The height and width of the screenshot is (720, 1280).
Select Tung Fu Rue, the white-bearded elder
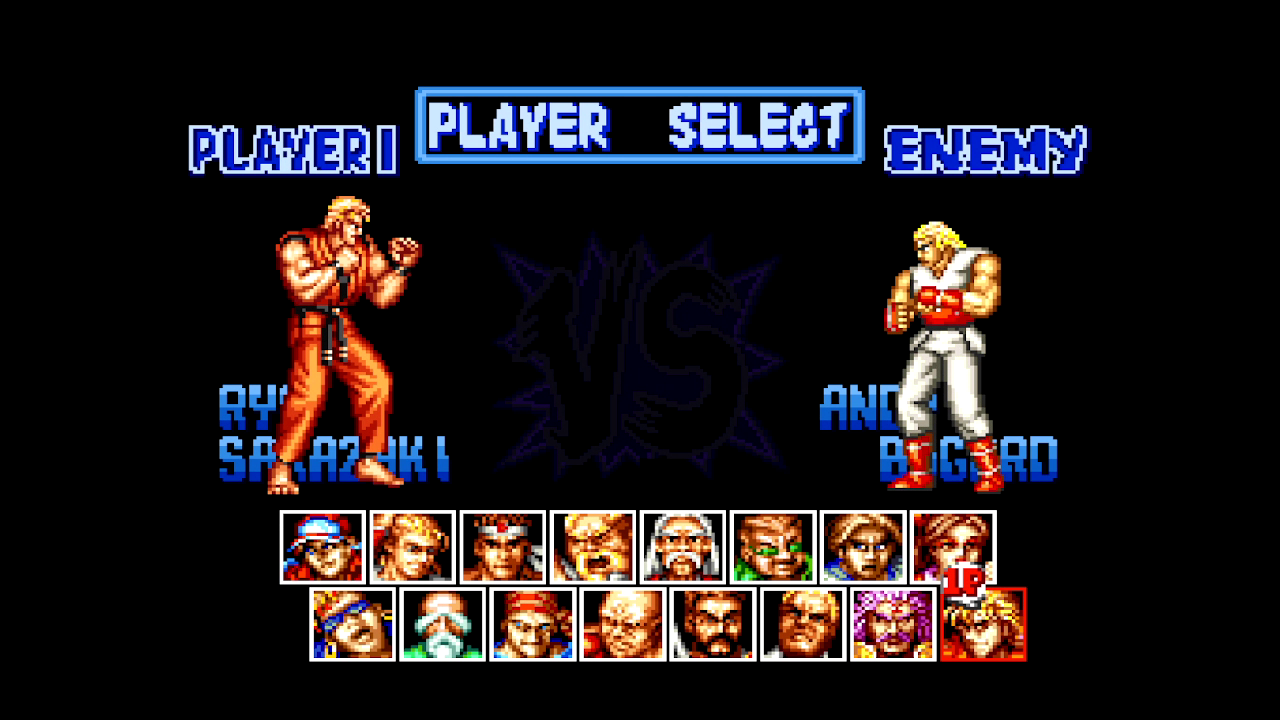click(x=442, y=624)
